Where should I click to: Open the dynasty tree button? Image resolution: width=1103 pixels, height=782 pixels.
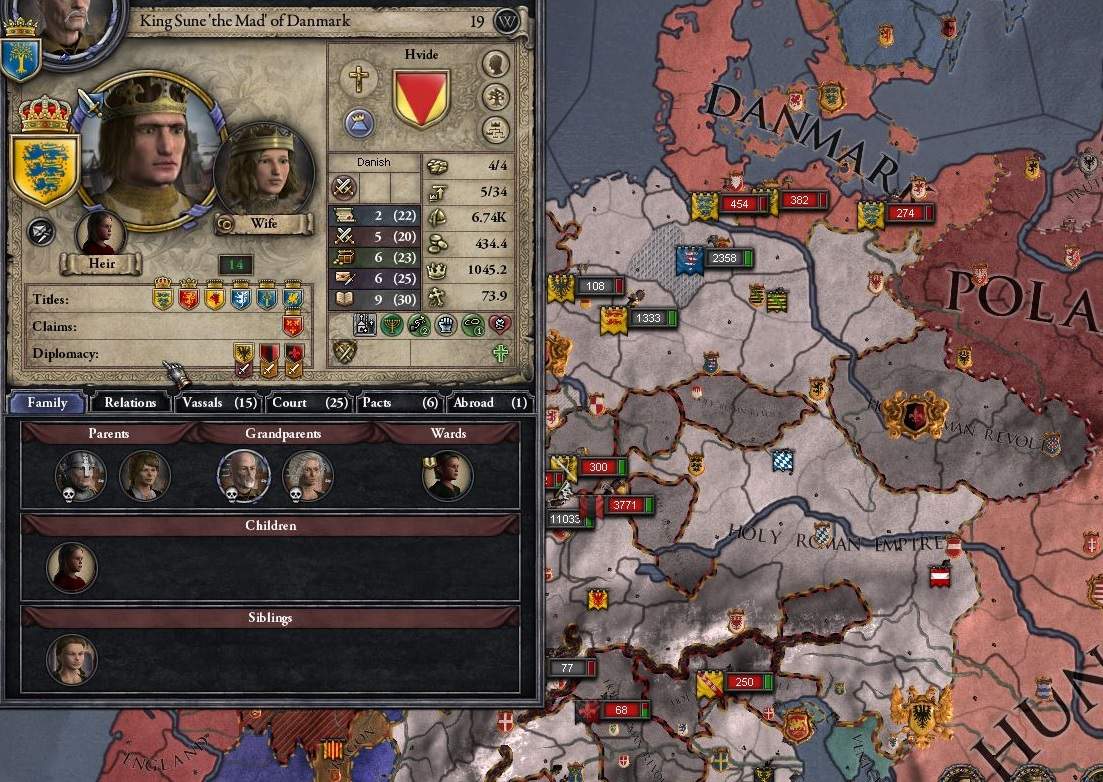coord(495,97)
